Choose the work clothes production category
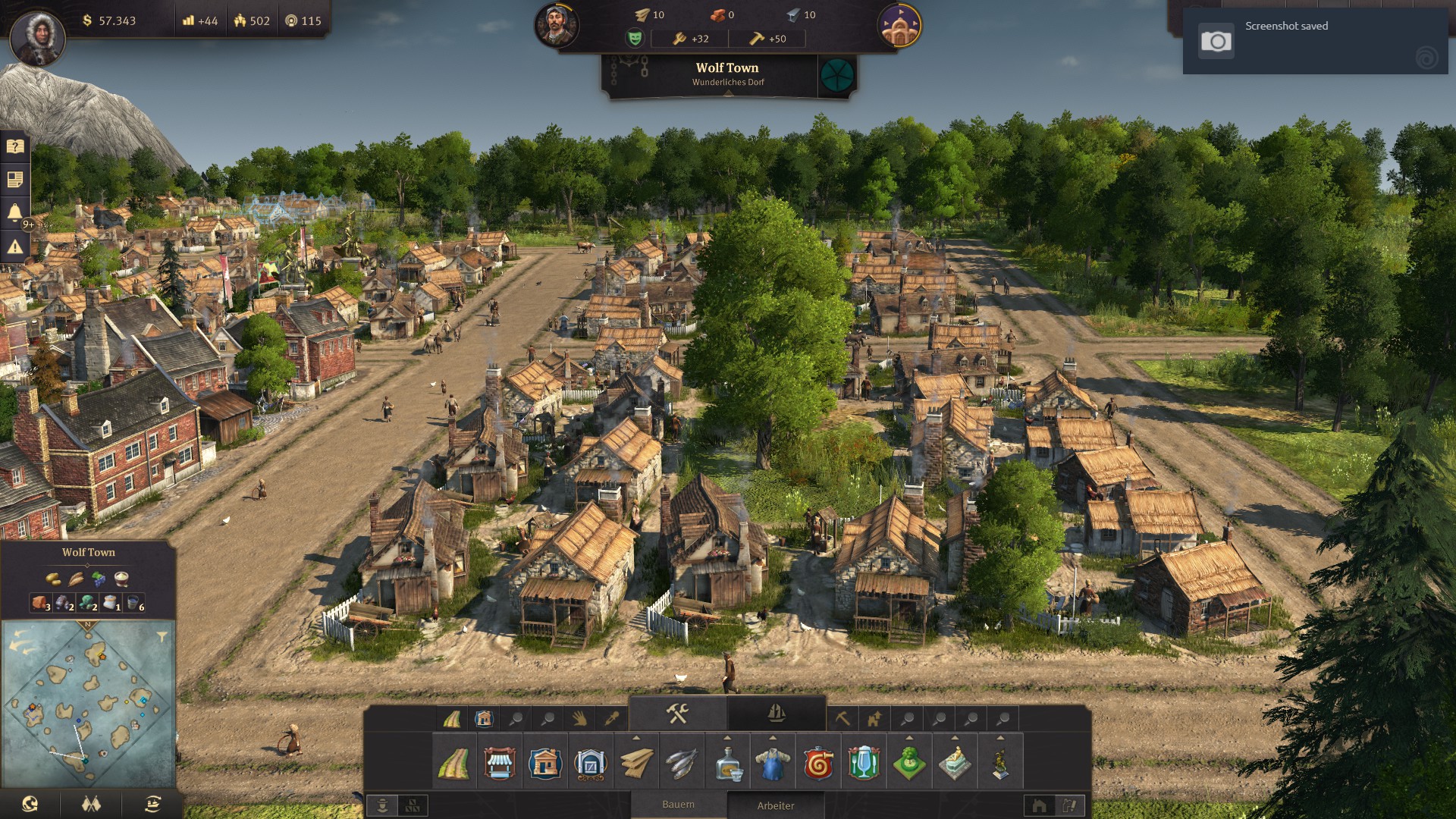 pos(773,763)
